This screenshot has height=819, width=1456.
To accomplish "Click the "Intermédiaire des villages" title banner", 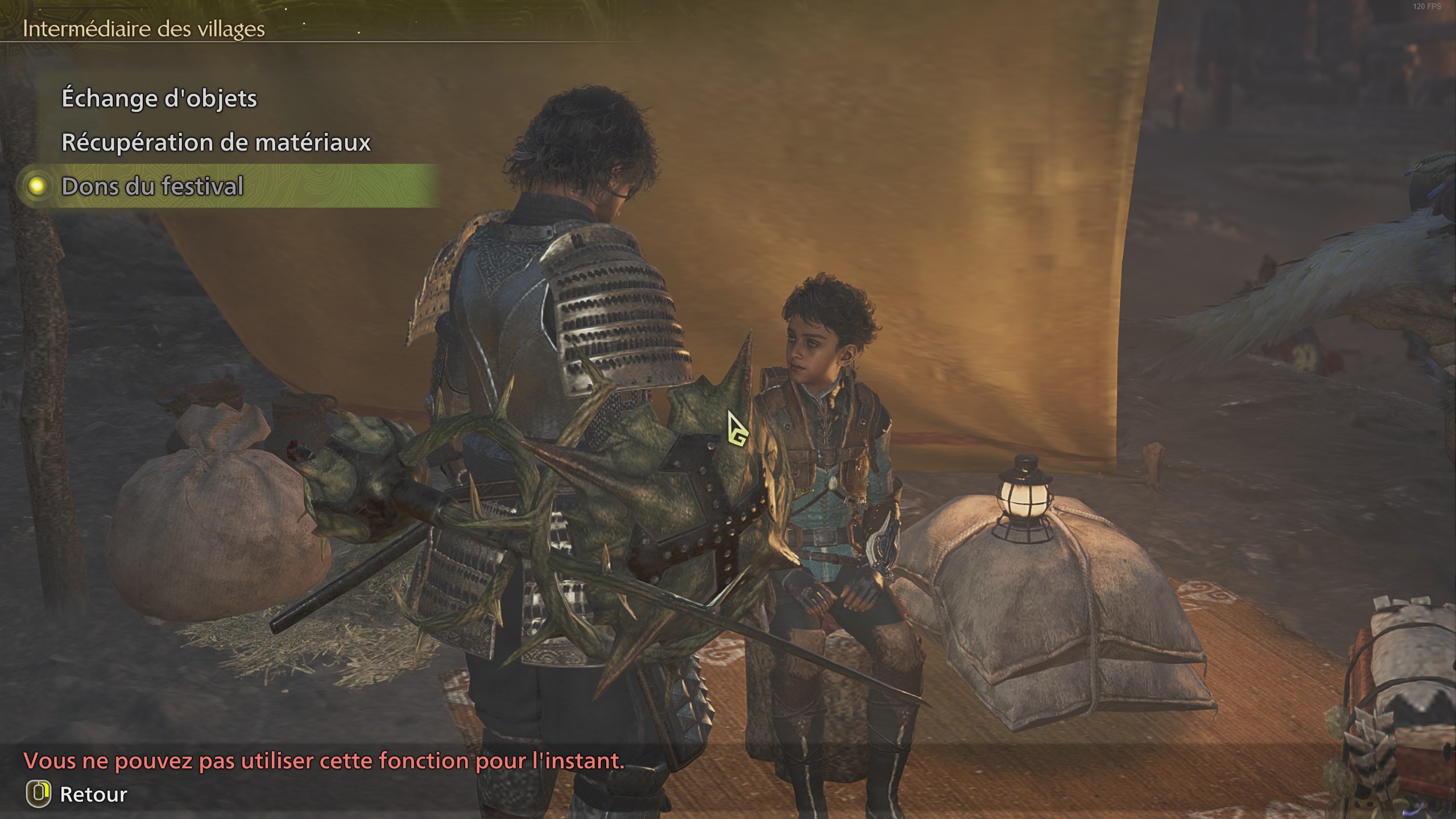I will coord(143,30).
